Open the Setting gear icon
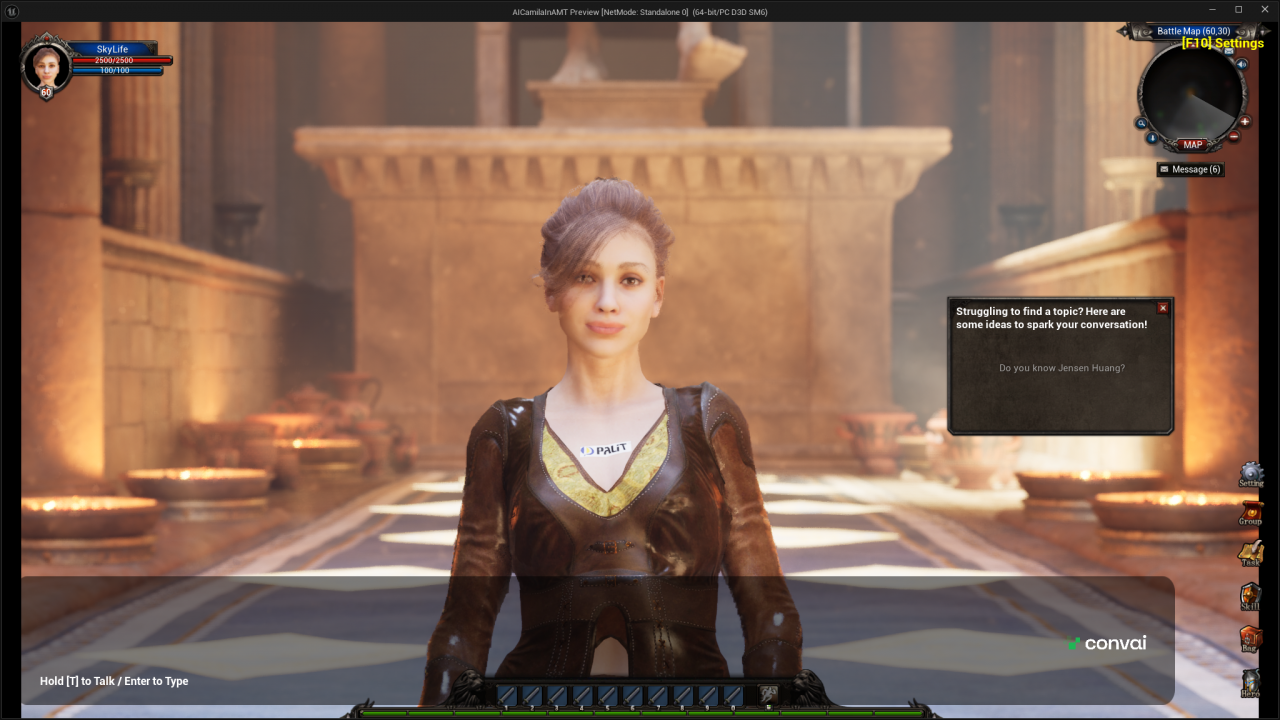The height and width of the screenshot is (720, 1280). (1251, 474)
